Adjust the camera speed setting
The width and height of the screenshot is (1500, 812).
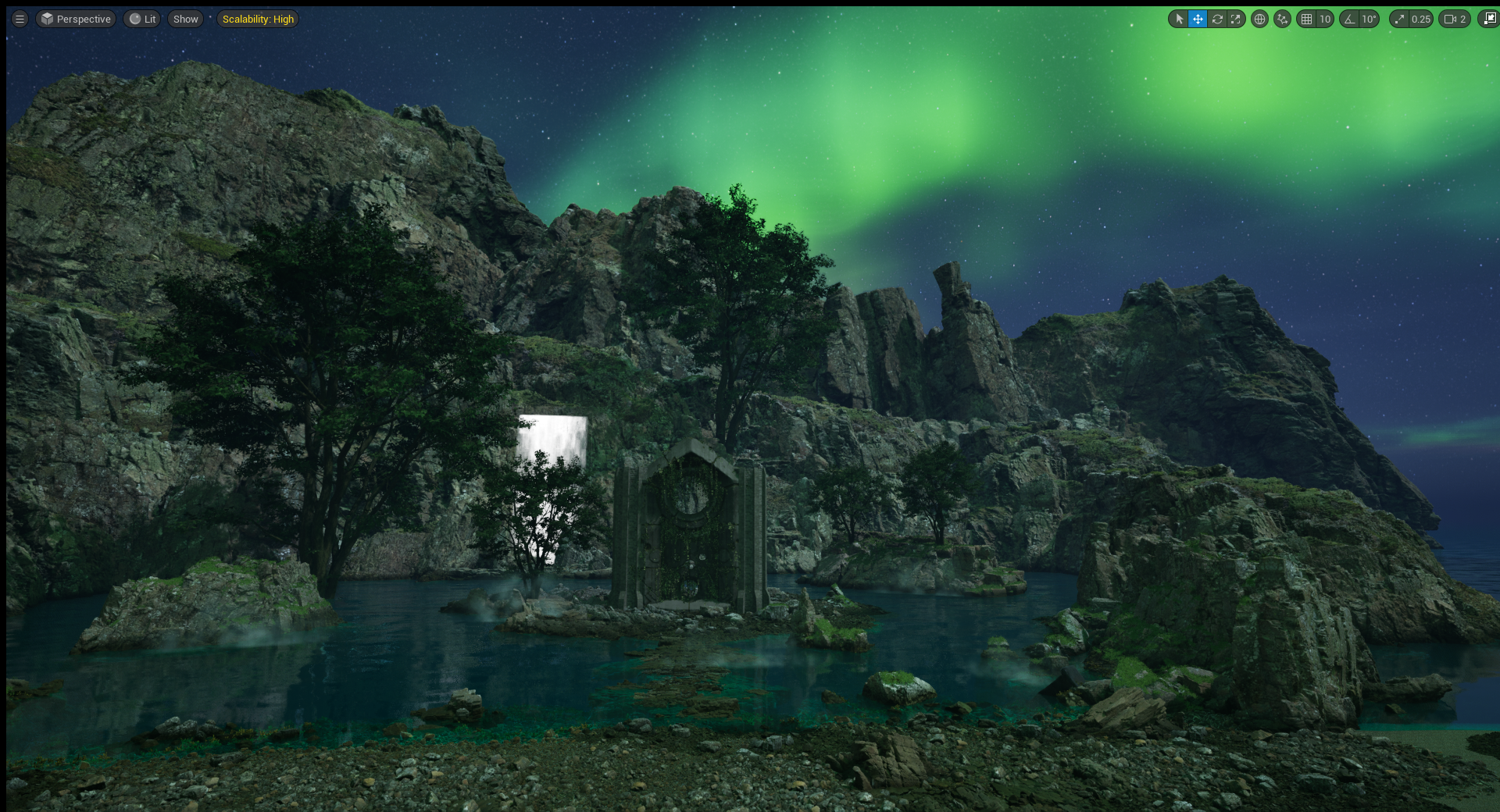coord(1455,19)
